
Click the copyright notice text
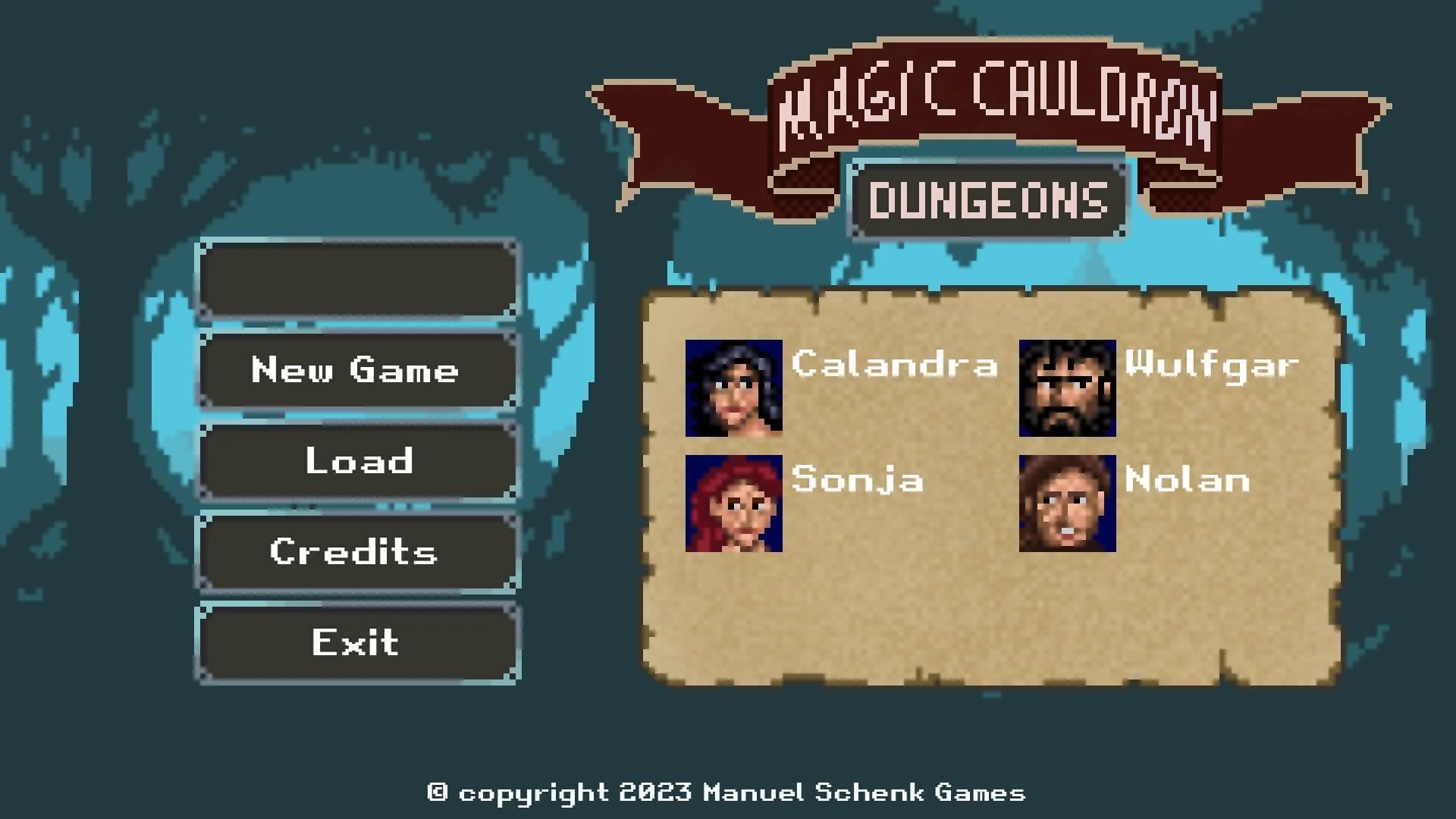[728, 793]
